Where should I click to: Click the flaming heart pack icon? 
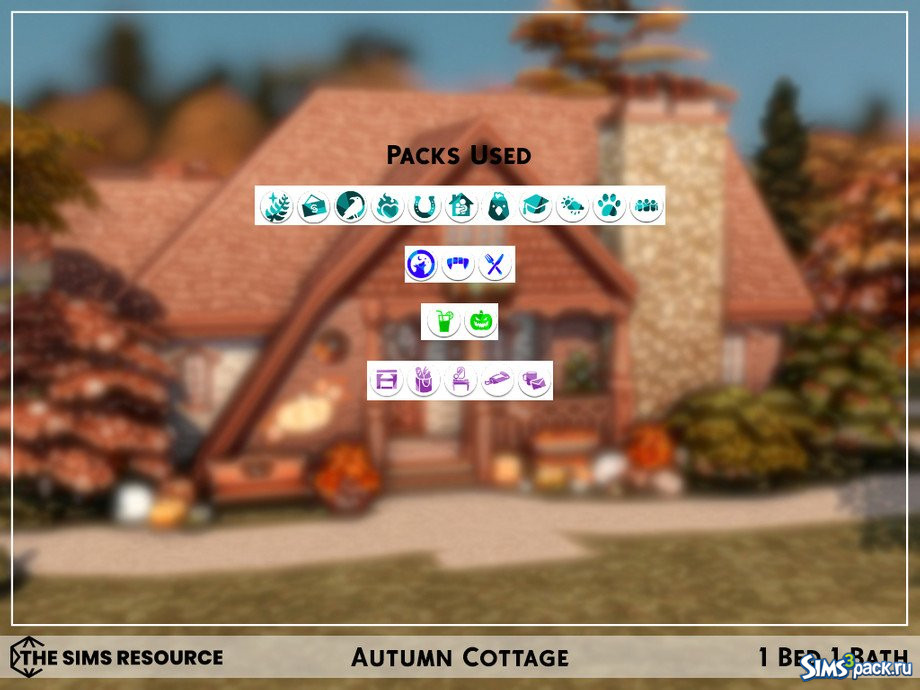point(387,207)
